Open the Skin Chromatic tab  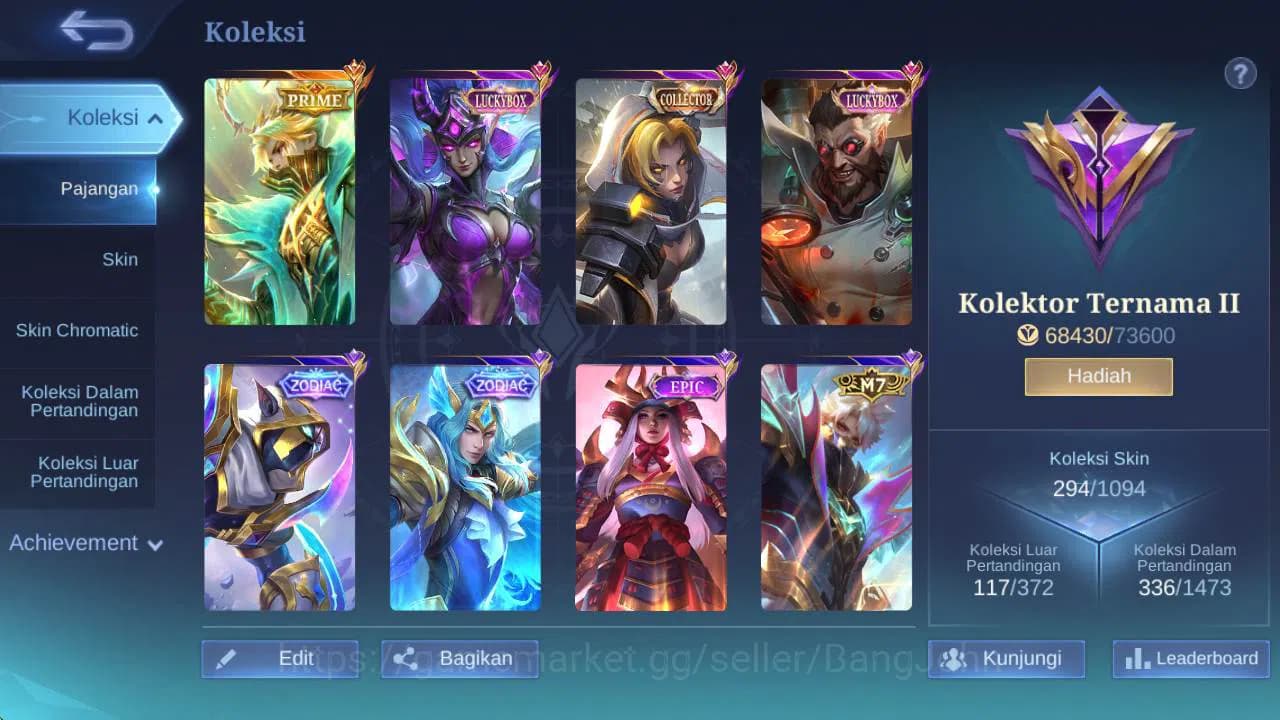click(x=79, y=330)
